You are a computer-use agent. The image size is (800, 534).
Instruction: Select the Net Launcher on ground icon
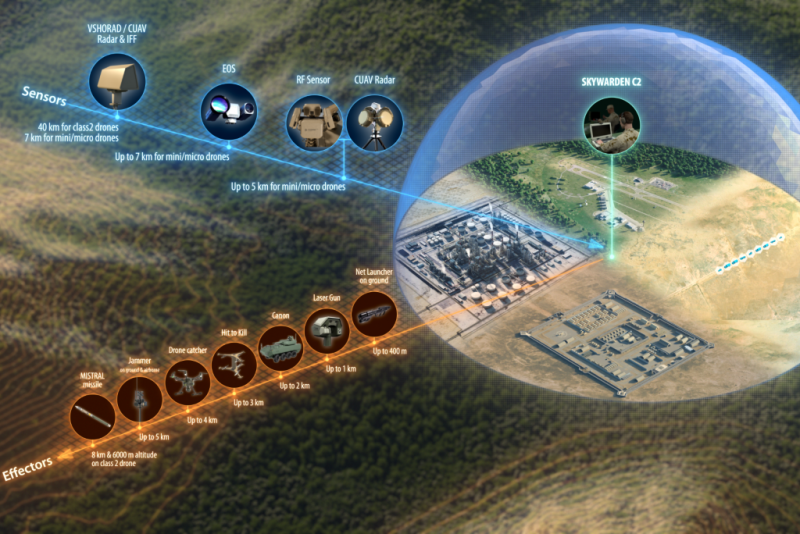pos(374,315)
